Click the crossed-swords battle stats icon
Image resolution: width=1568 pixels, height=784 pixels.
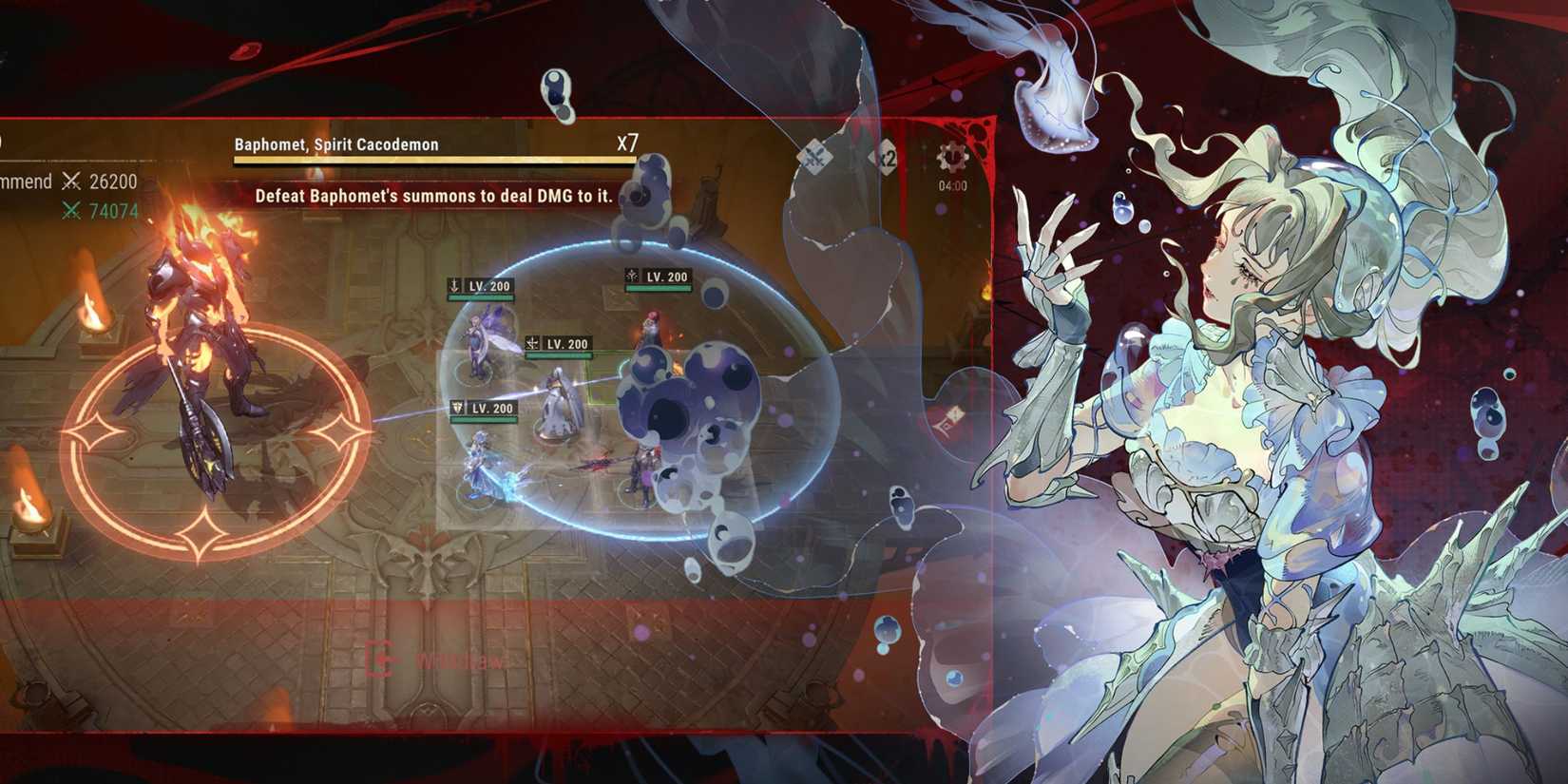70,181
